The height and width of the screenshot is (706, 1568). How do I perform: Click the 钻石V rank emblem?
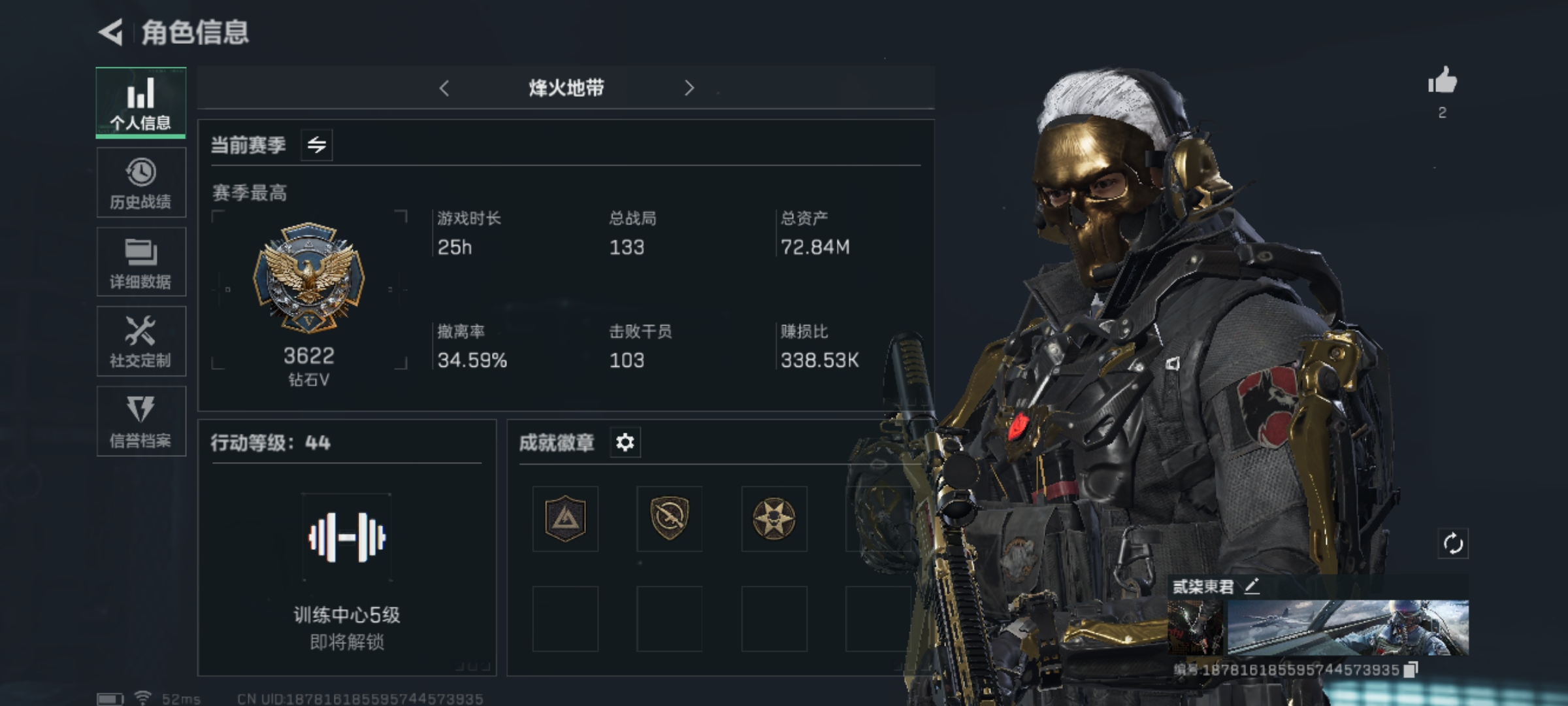click(x=308, y=278)
